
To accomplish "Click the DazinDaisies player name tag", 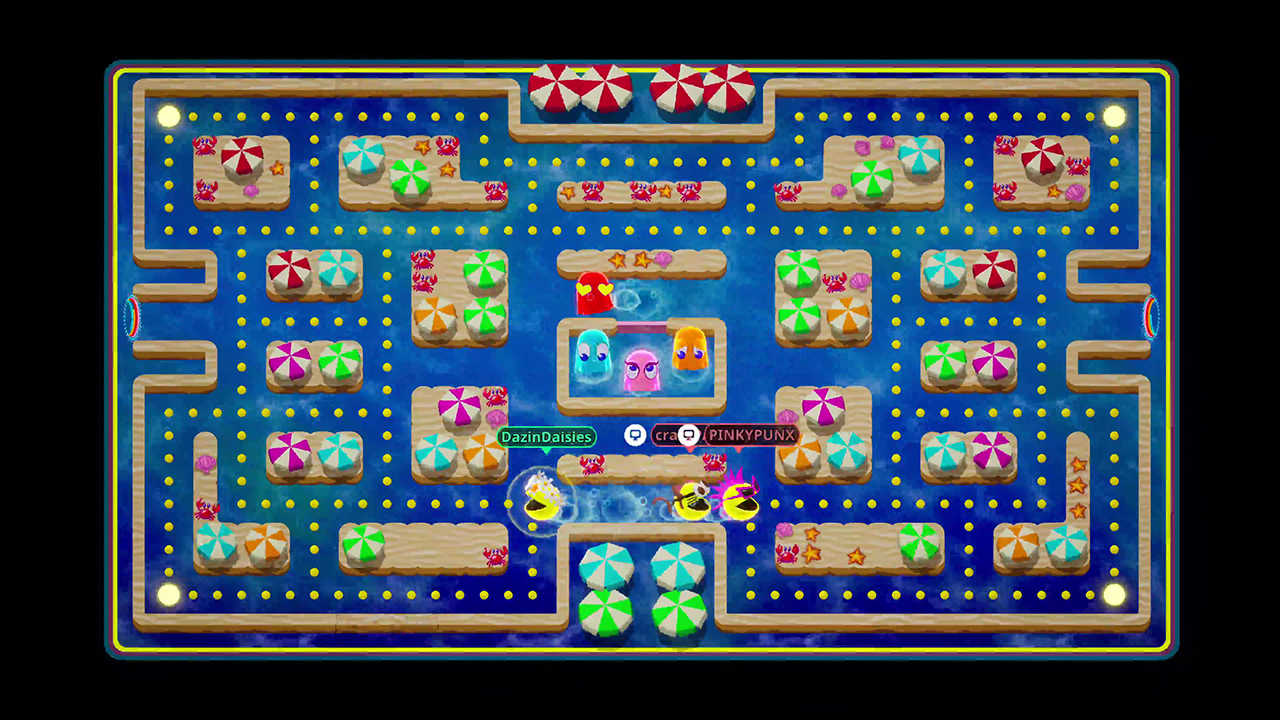I will click(546, 437).
